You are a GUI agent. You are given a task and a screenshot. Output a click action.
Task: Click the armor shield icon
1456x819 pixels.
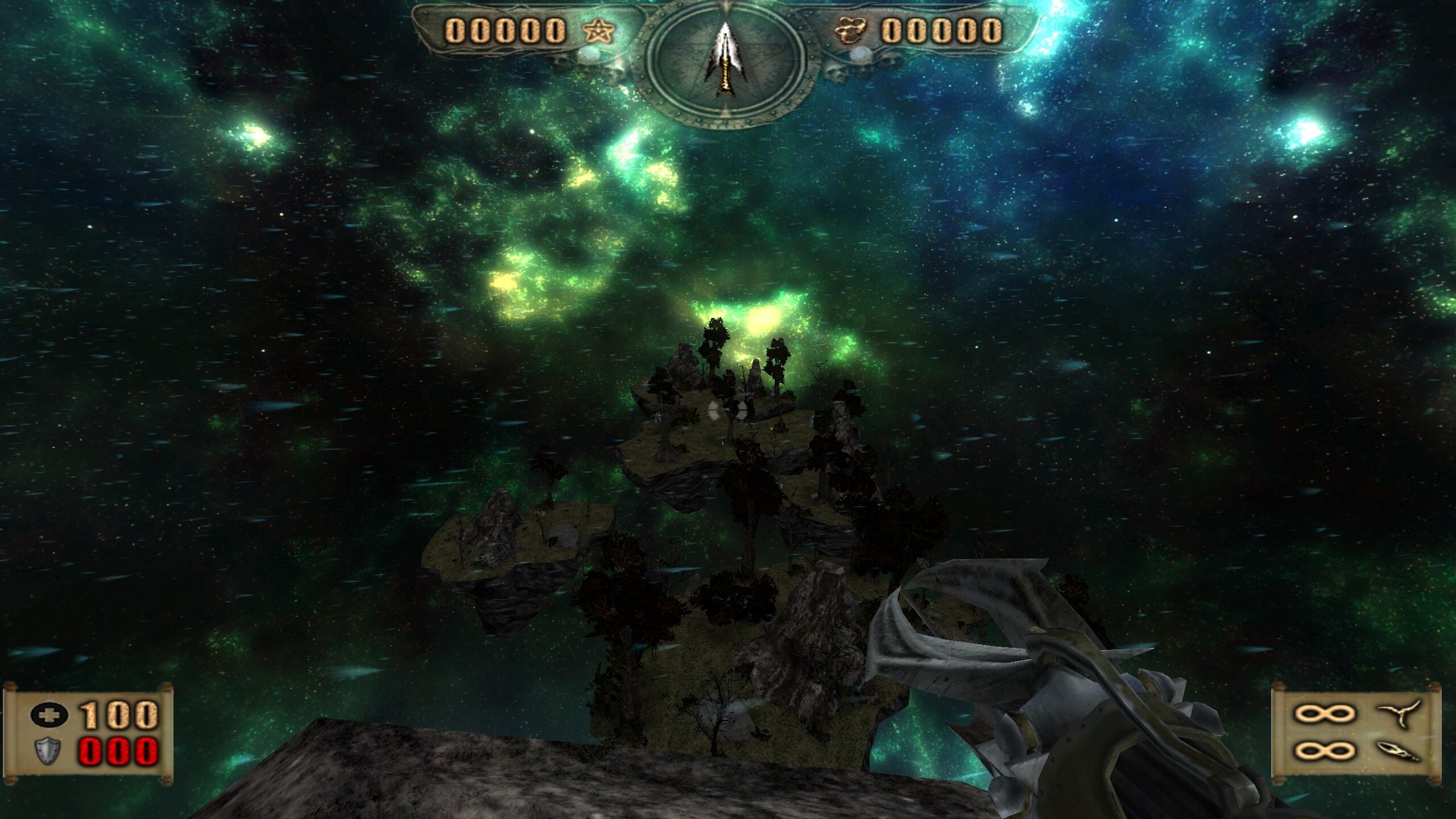point(49,751)
